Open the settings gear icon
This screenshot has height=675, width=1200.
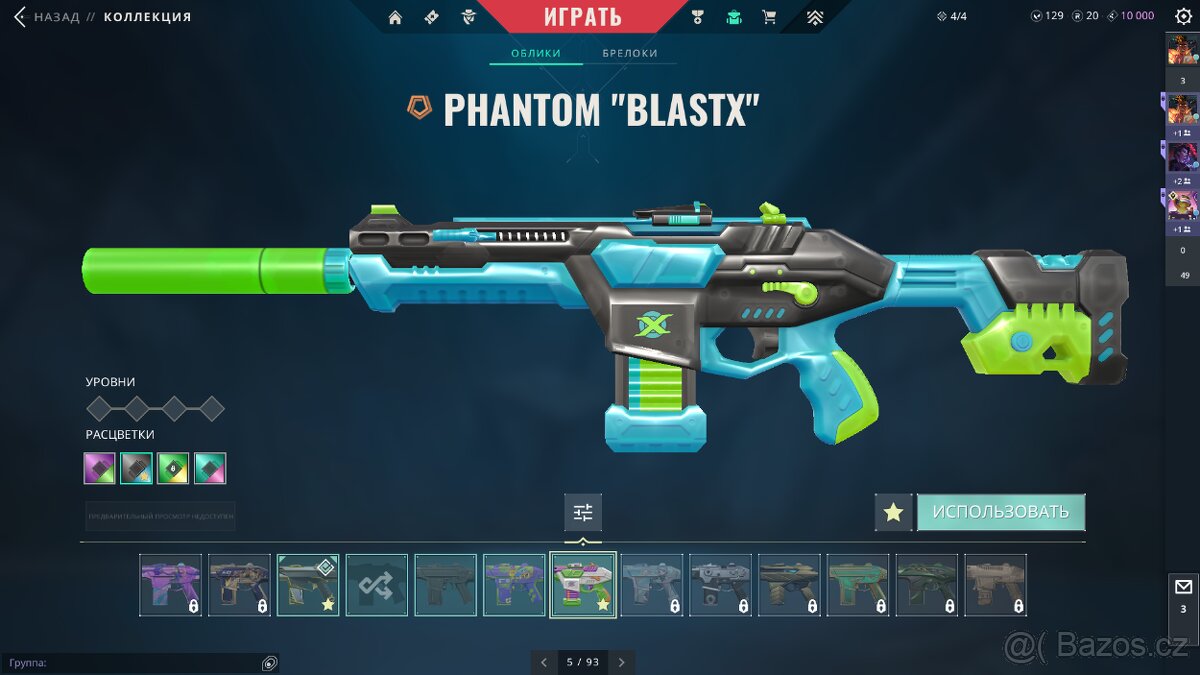click(x=1183, y=16)
